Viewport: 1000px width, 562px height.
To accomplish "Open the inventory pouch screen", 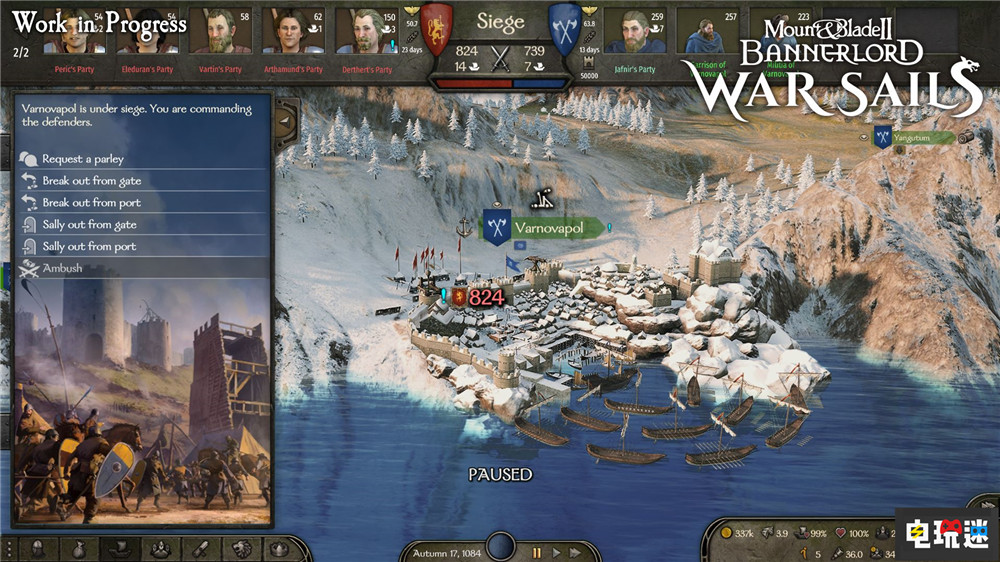I will pyautogui.click(x=78, y=549).
